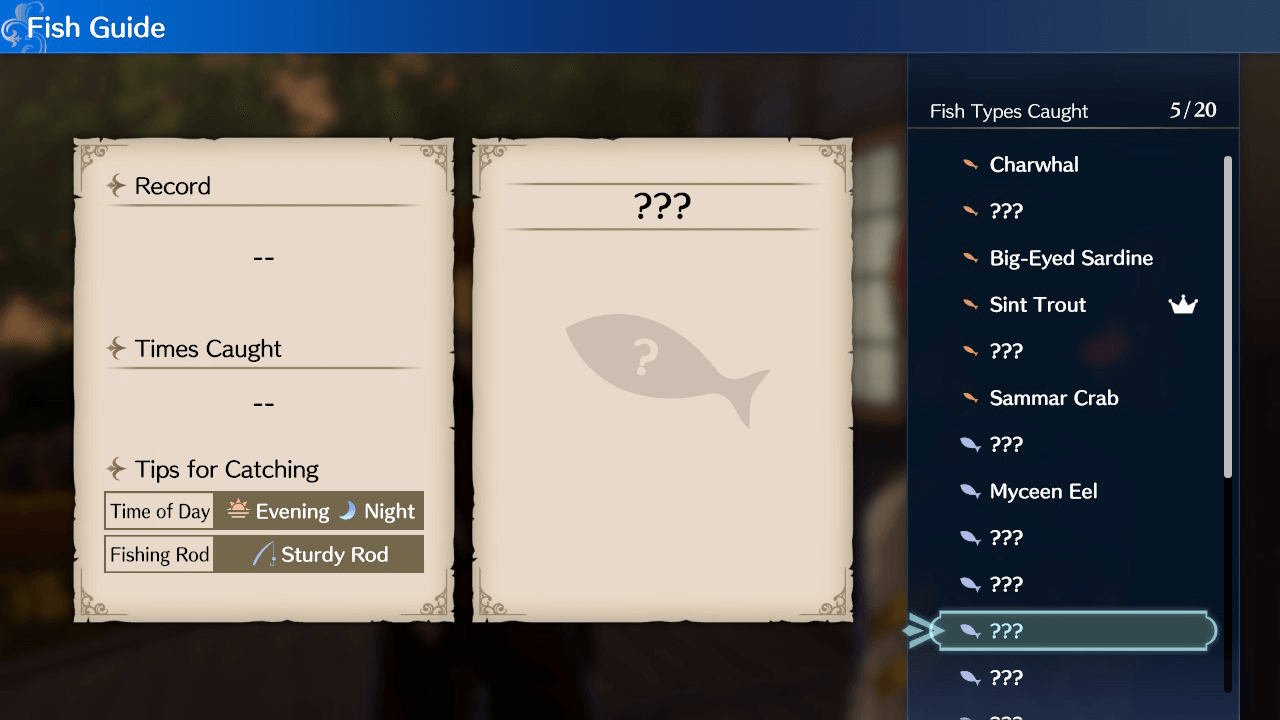1280x720 pixels.
Task: Select the Big-Eyed Sardine entry
Action: coord(1070,257)
